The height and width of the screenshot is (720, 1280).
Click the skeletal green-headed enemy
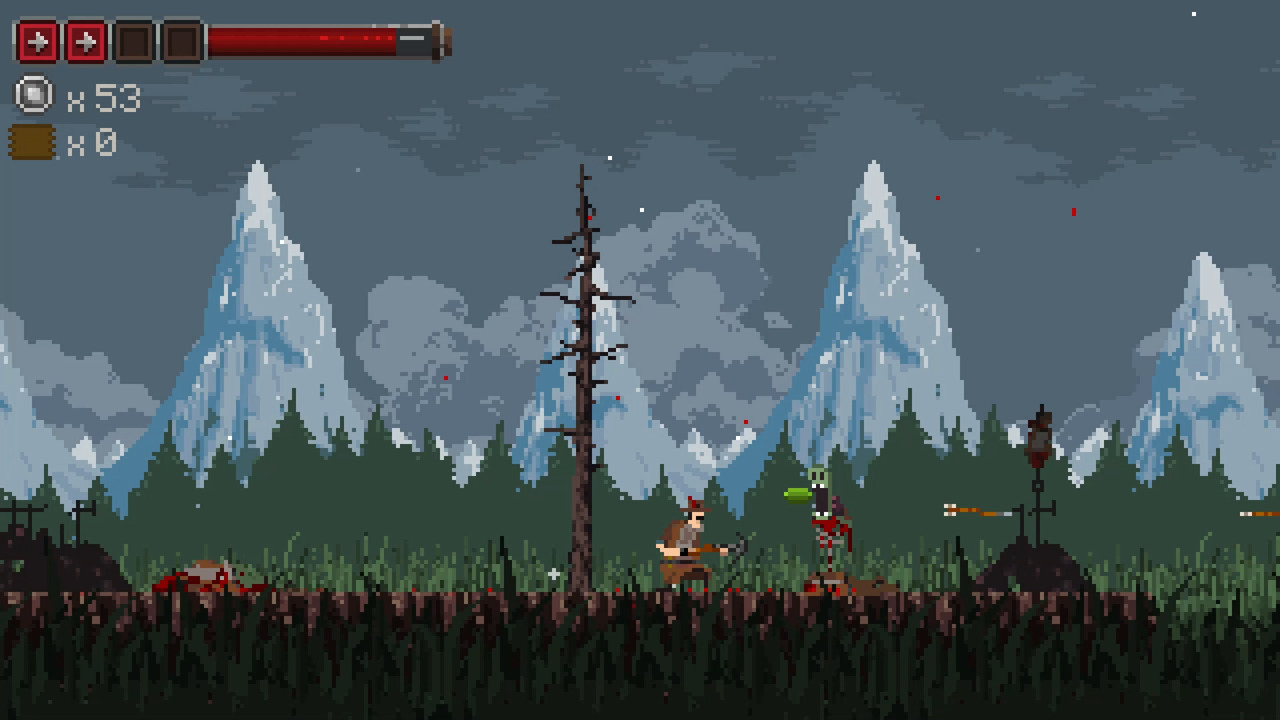[x=823, y=520]
